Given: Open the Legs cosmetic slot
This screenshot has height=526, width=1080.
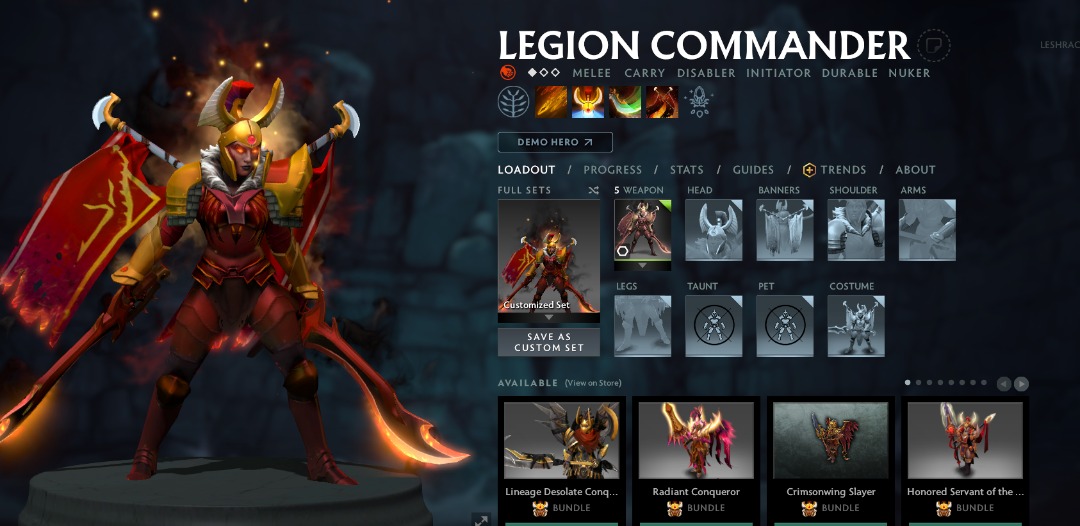Looking at the screenshot, I should point(642,326).
